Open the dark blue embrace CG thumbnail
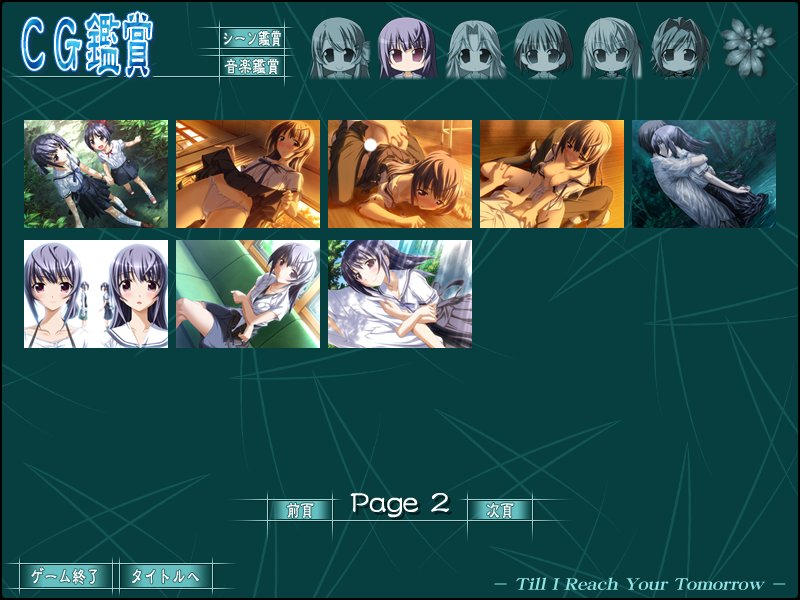Image resolution: width=800 pixels, height=600 pixels. coord(704,174)
